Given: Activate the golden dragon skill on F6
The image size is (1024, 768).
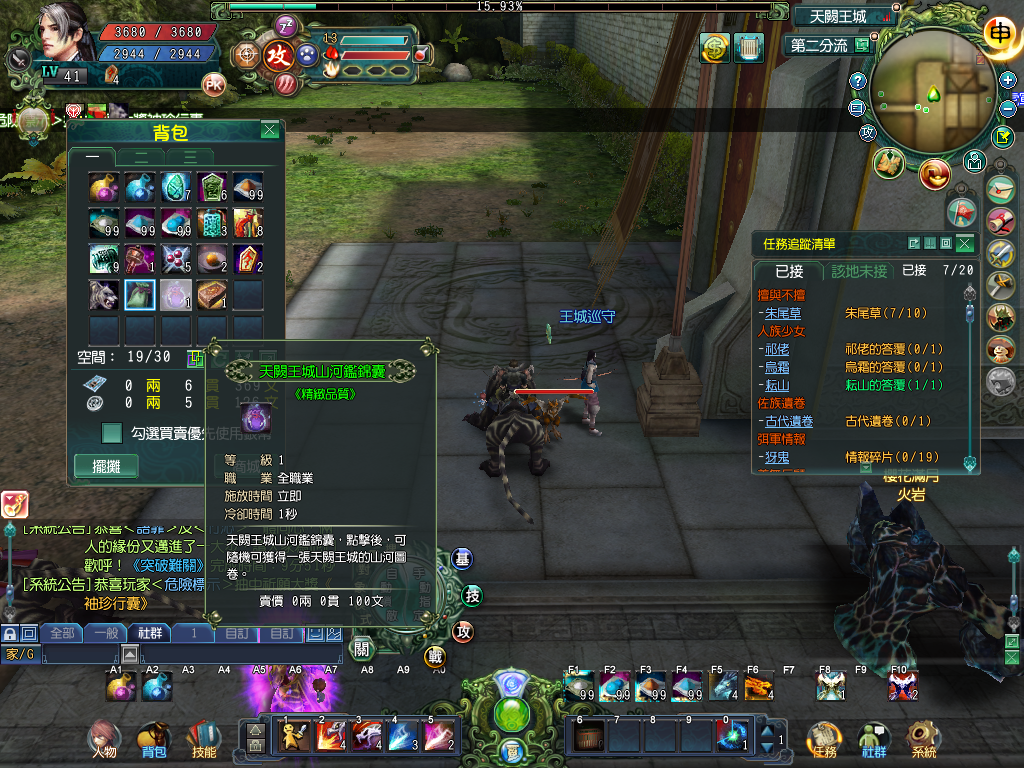Looking at the screenshot, I should click(758, 687).
